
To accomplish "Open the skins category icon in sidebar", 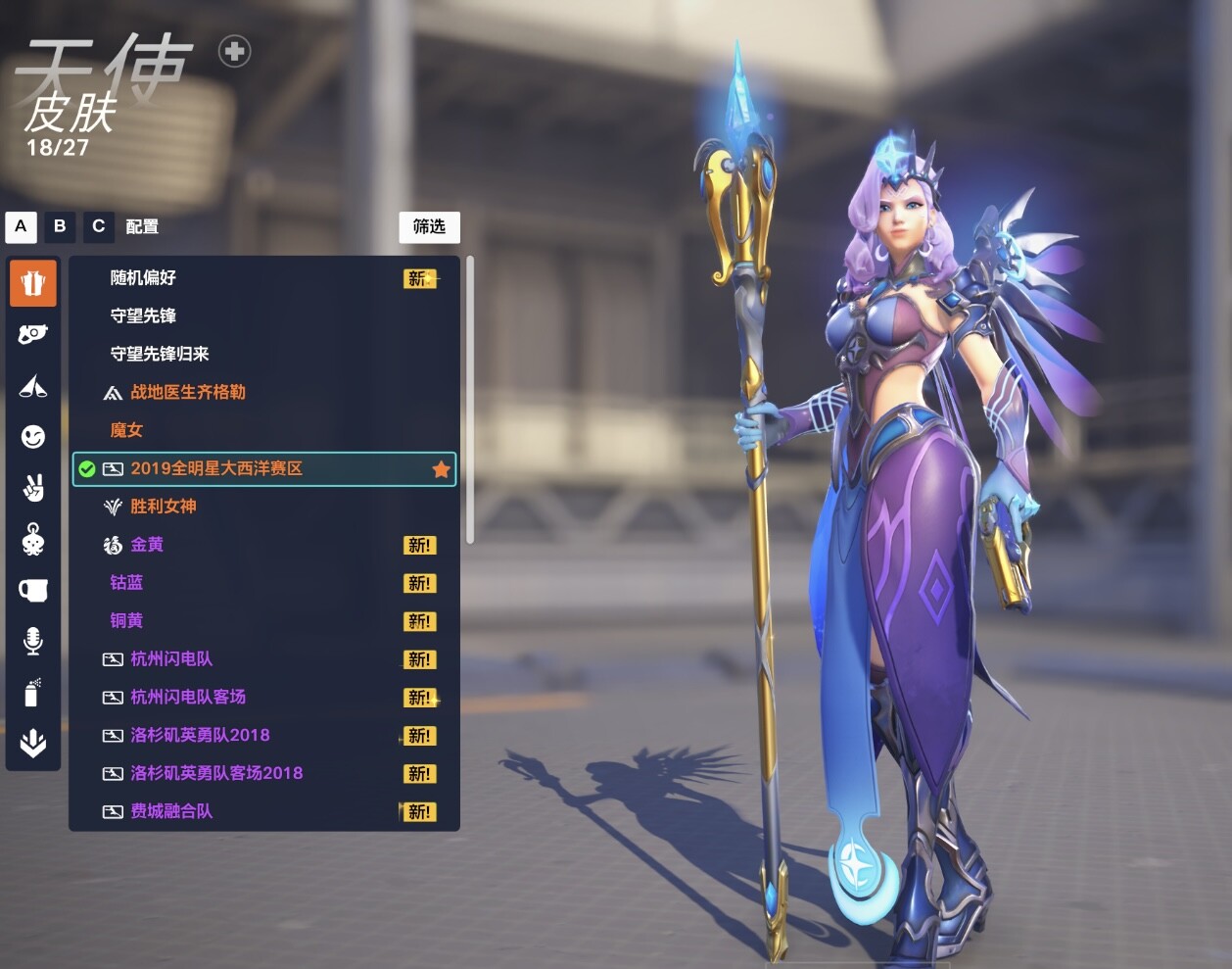I will click(33, 283).
